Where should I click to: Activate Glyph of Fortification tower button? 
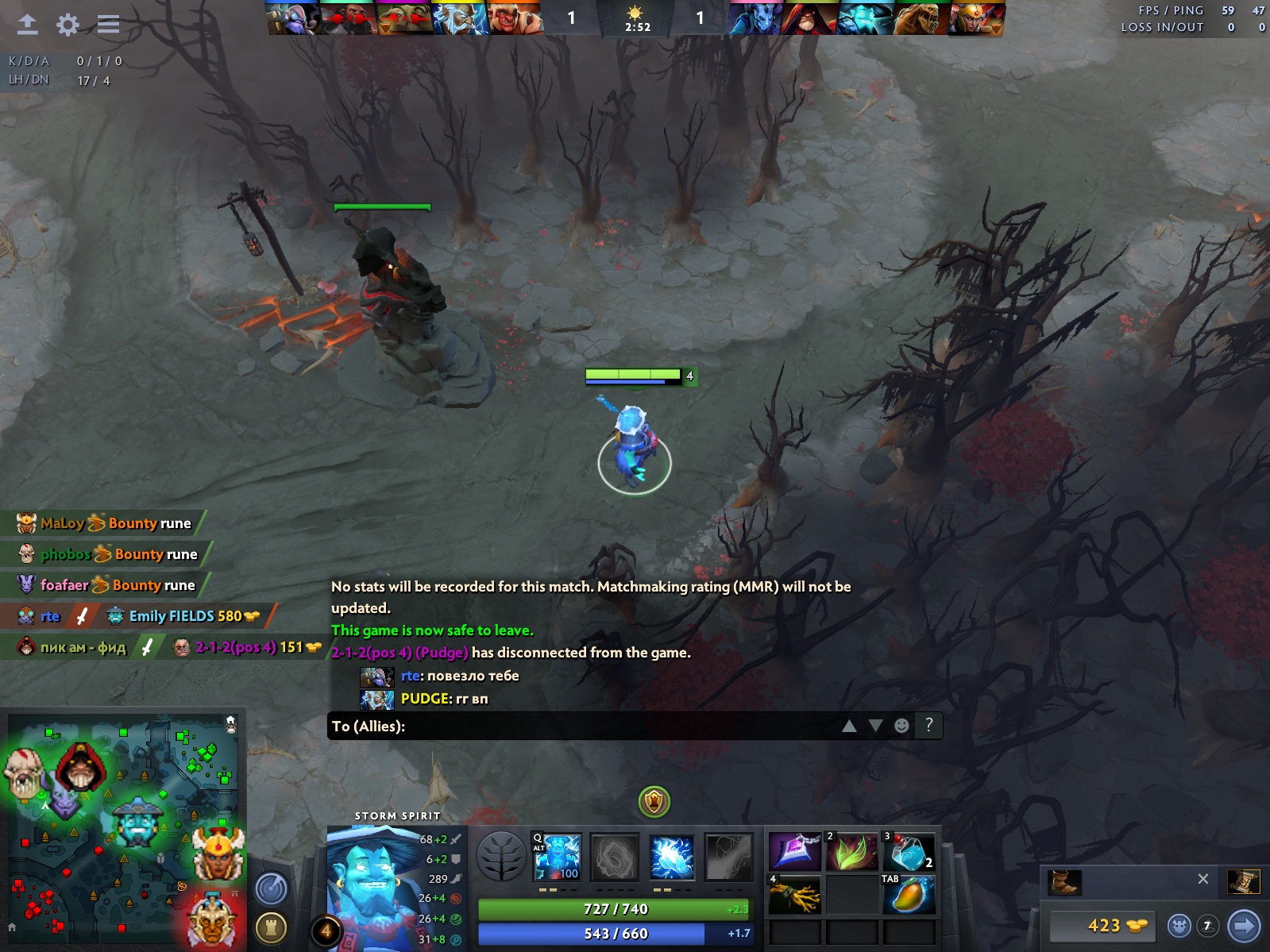point(271,927)
